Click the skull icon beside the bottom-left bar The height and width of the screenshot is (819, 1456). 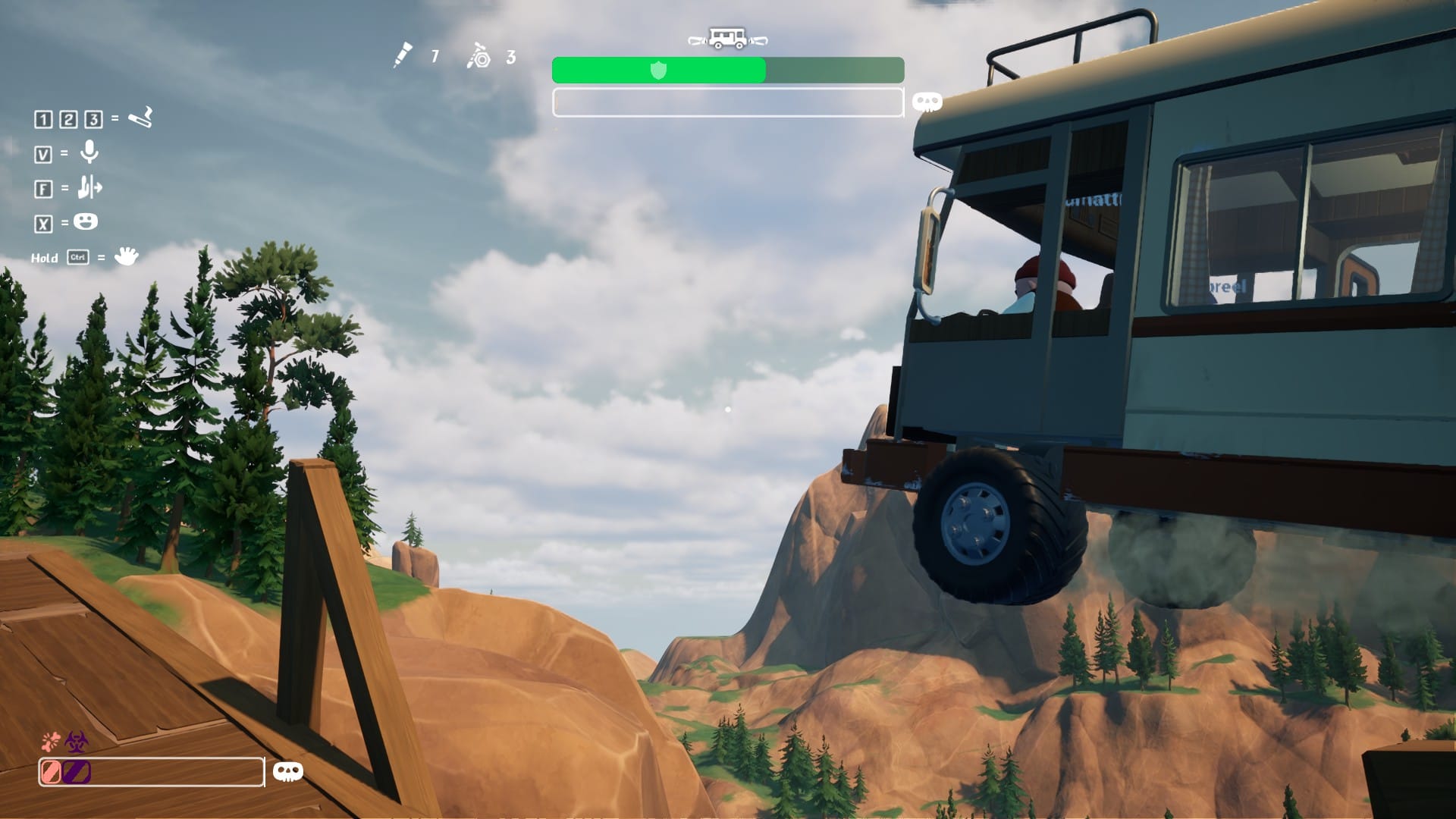(x=287, y=772)
